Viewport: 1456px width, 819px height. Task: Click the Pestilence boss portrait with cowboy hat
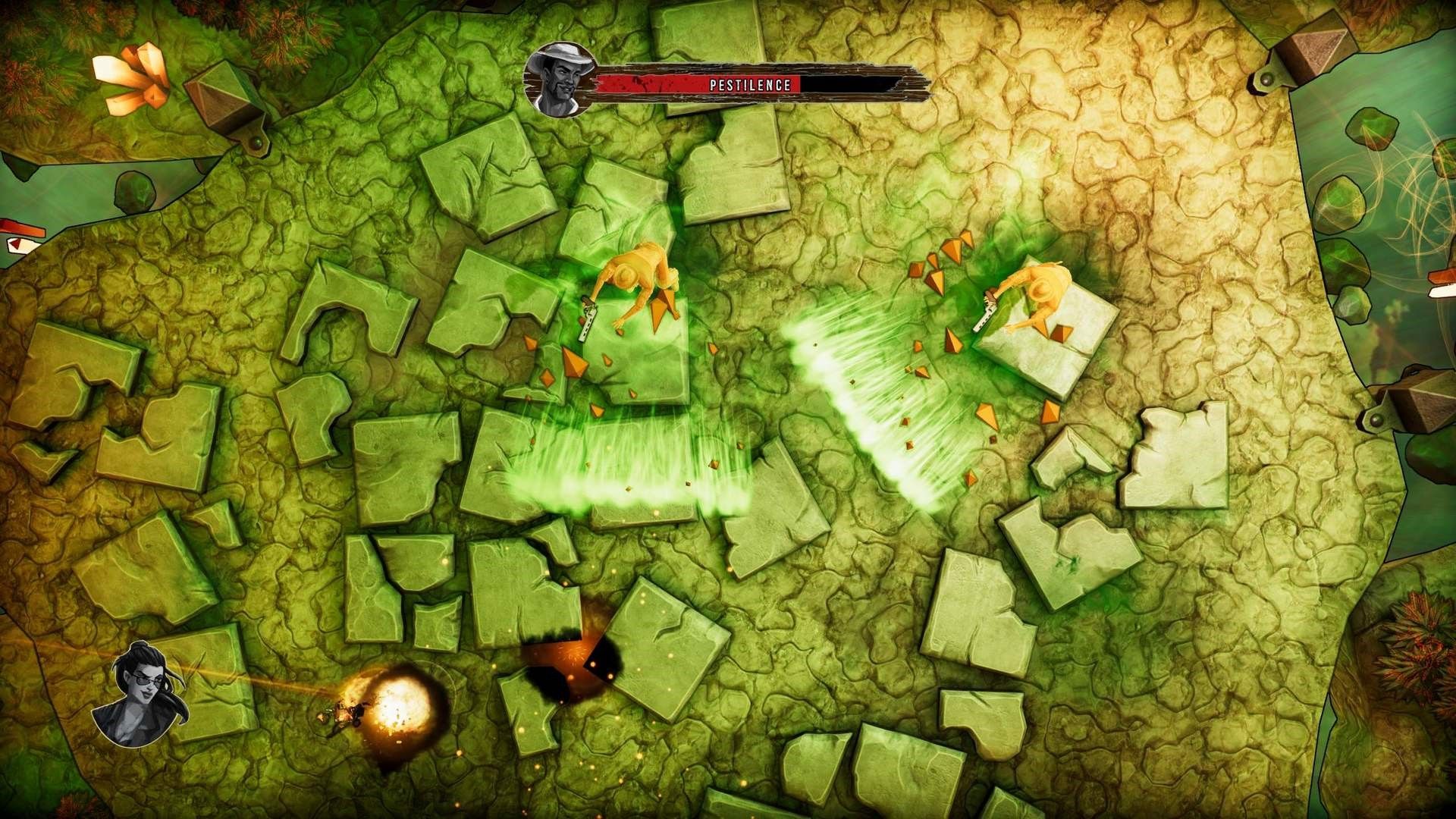(x=560, y=80)
